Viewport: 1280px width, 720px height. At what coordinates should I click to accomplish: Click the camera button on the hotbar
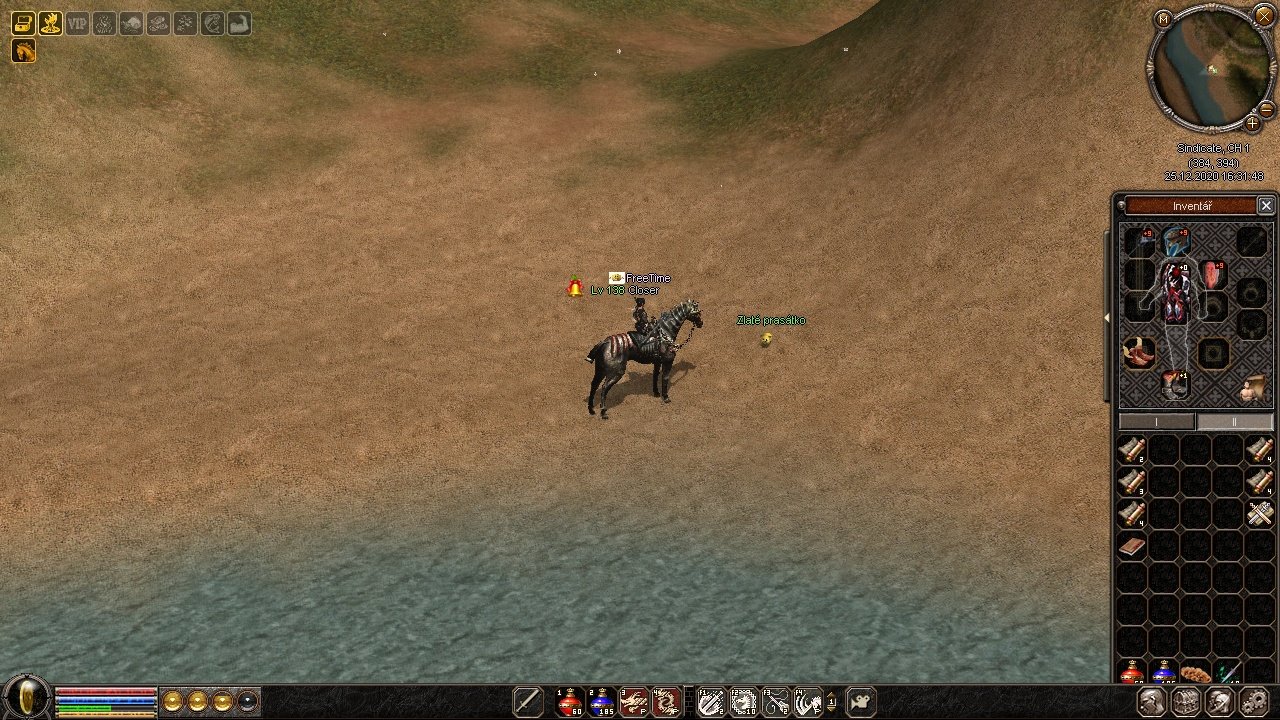point(861,702)
